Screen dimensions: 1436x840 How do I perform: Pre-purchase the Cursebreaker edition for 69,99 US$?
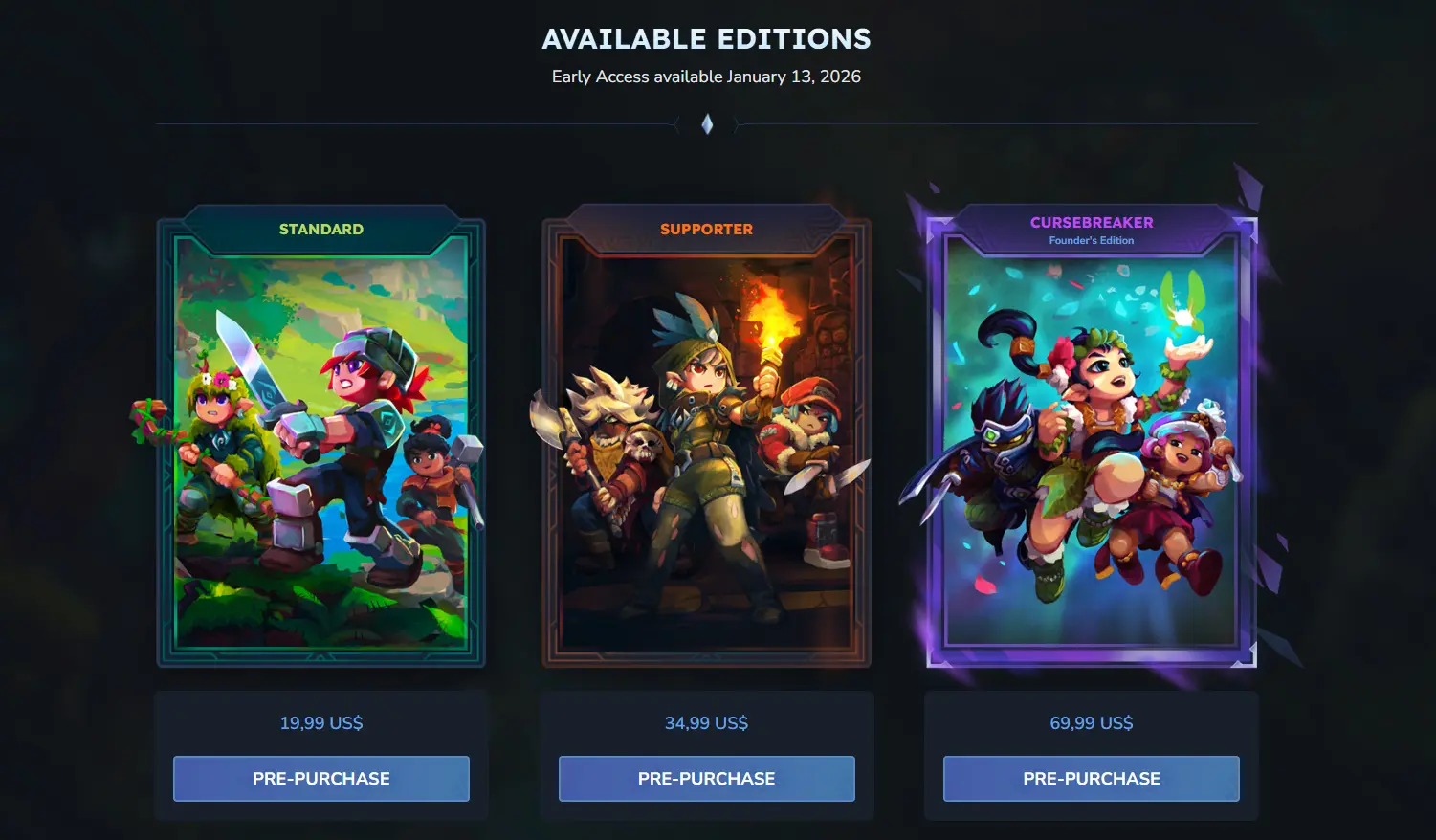[x=1091, y=779]
